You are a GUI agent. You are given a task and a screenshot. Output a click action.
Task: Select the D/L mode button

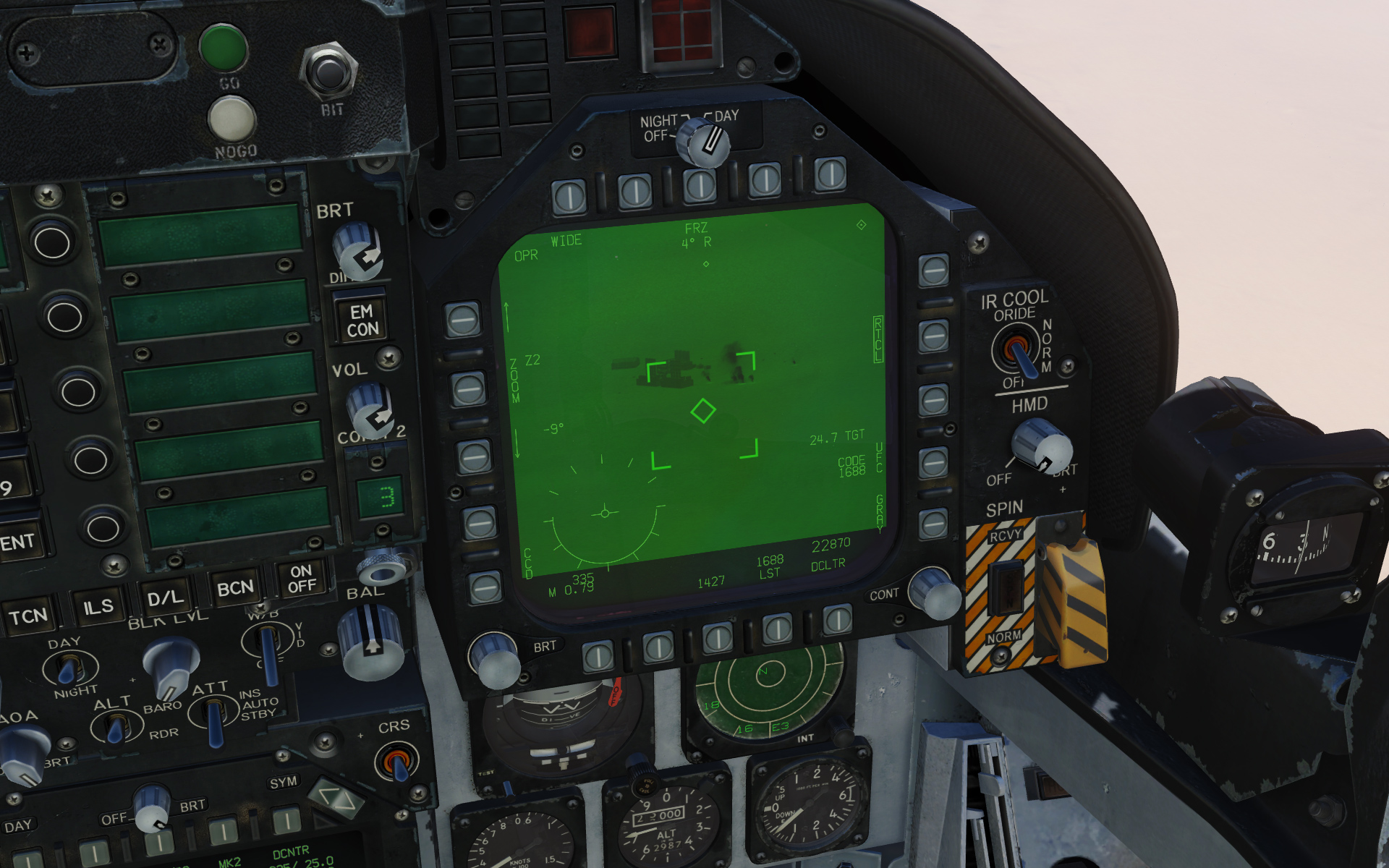[165, 597]
